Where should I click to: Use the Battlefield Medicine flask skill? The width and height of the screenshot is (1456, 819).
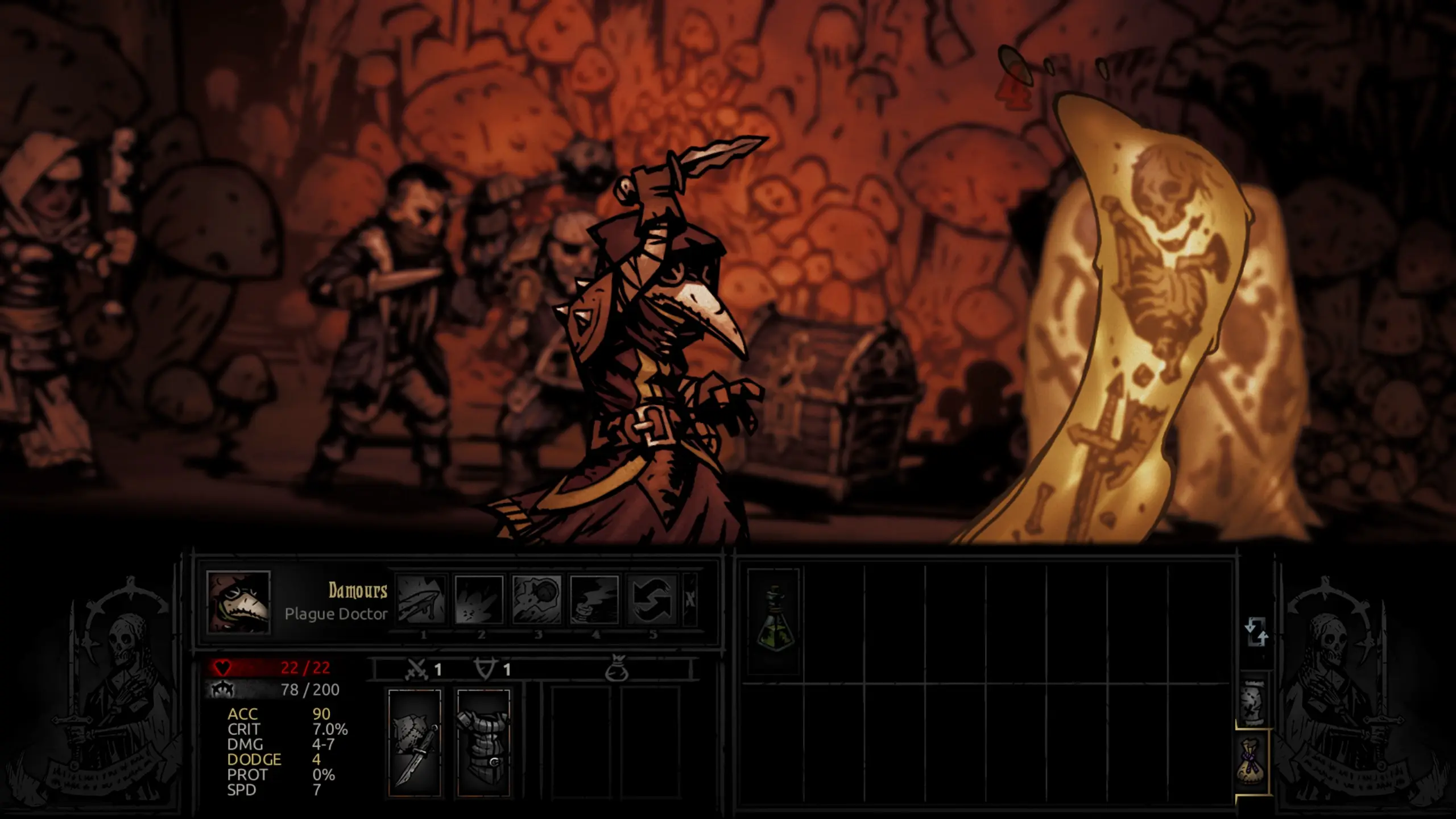pos(594,600)
